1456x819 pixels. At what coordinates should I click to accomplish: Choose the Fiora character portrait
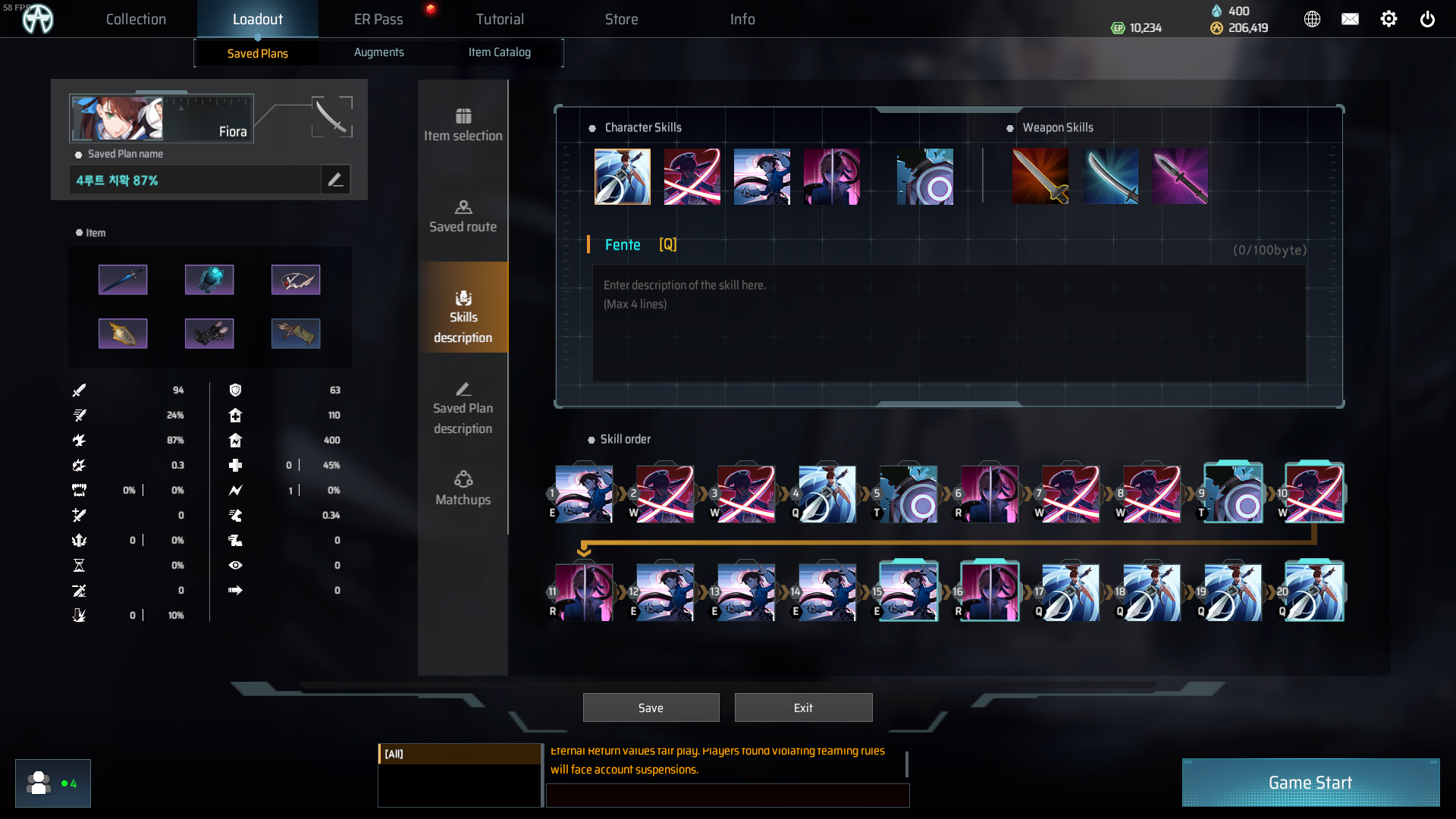coord(118,118)
